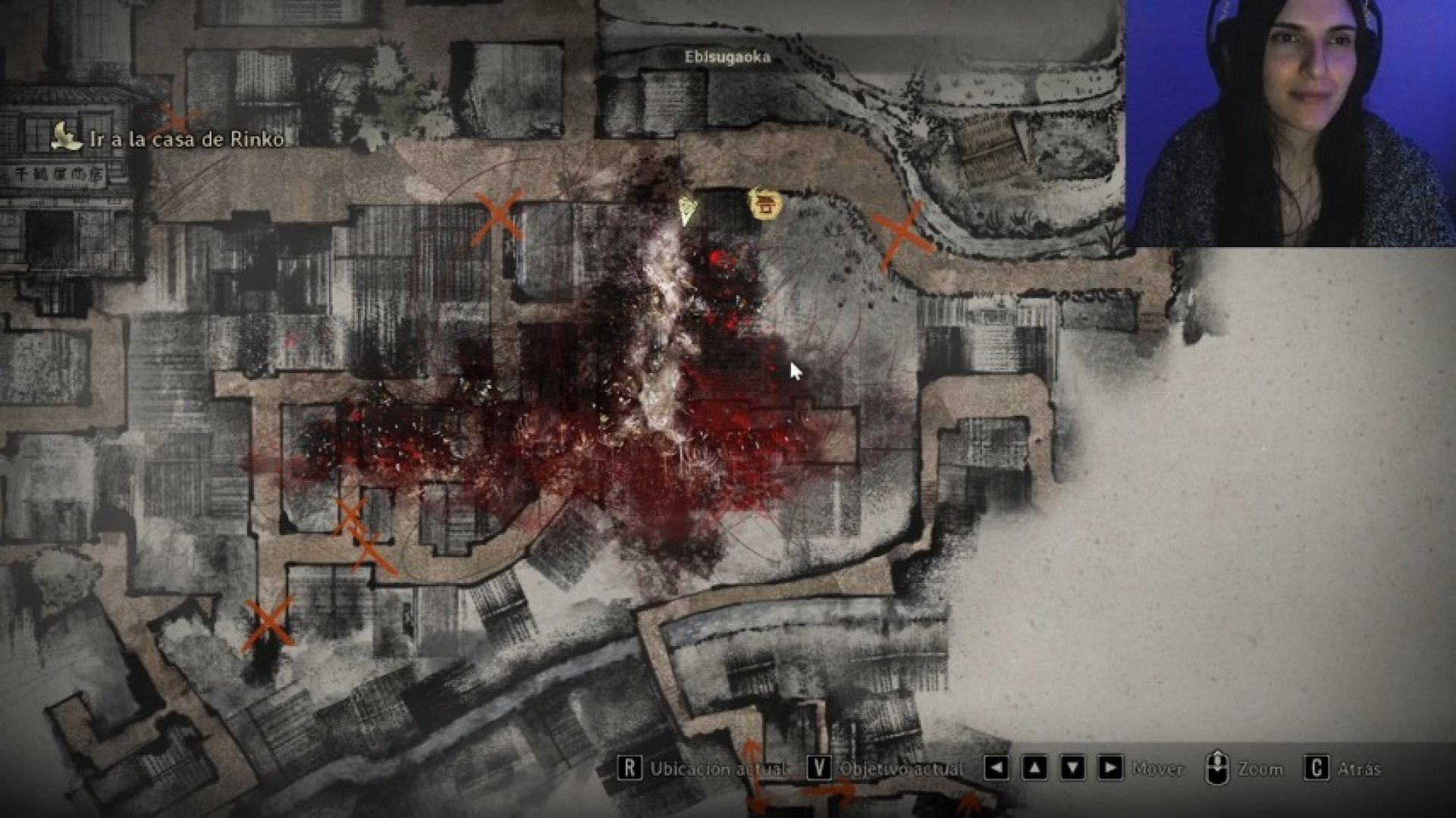Click the Ebisugaoka district label
The image size is (1456, 818).
pos(728,55)
